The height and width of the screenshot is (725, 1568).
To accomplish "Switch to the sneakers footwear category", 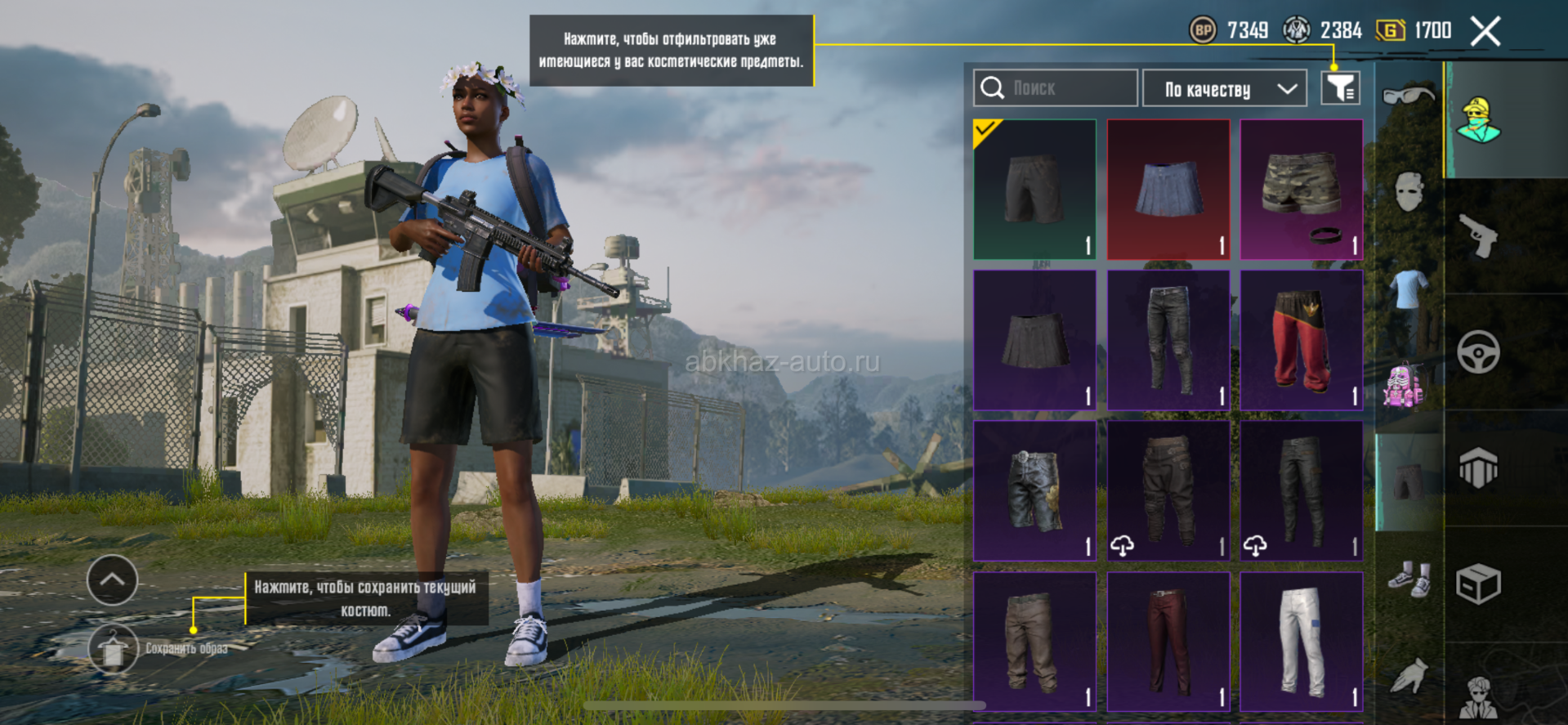I will click(x=1409, y=579).
